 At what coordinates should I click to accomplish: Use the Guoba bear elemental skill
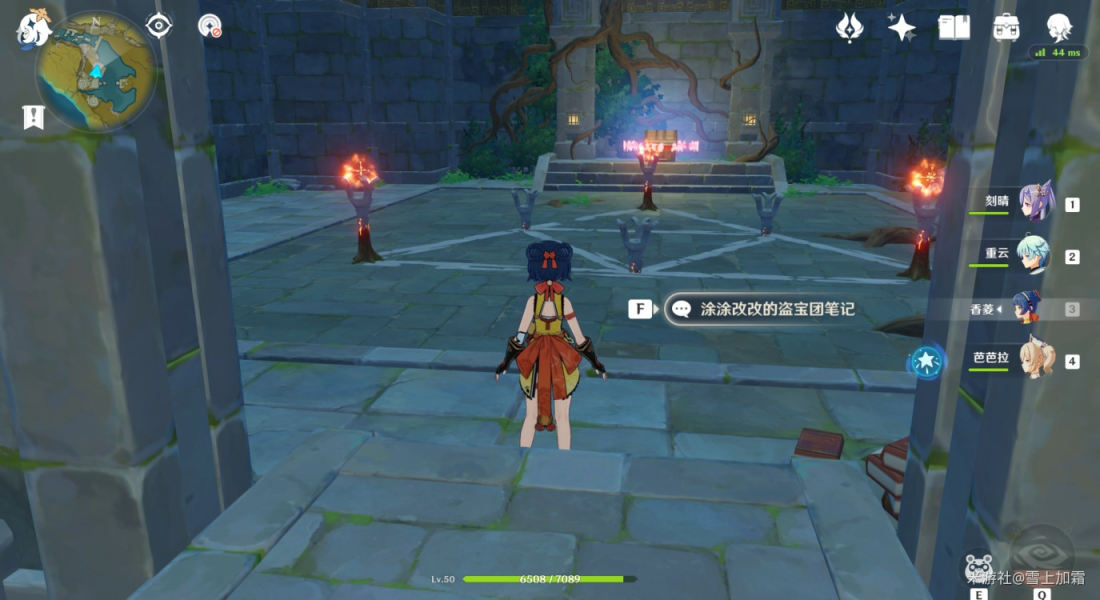(978, 565)
